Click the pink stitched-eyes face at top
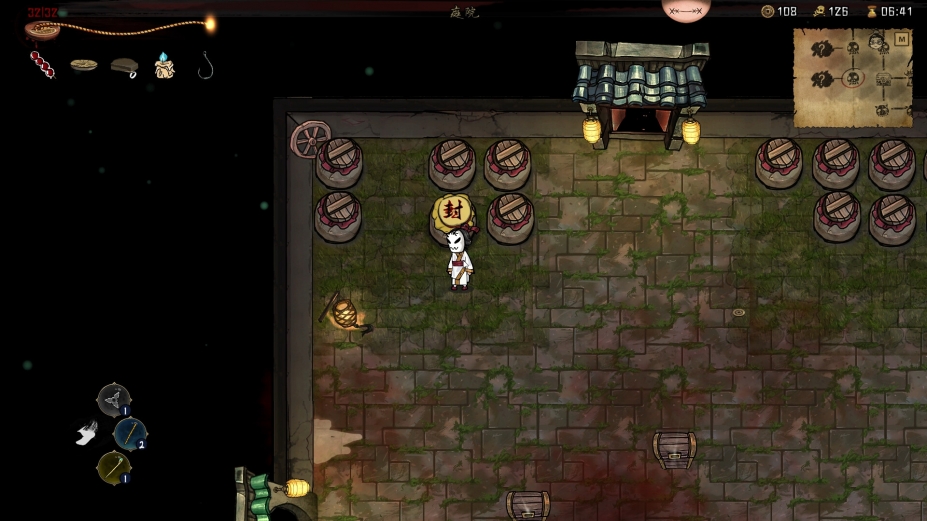 pos(686,9)
